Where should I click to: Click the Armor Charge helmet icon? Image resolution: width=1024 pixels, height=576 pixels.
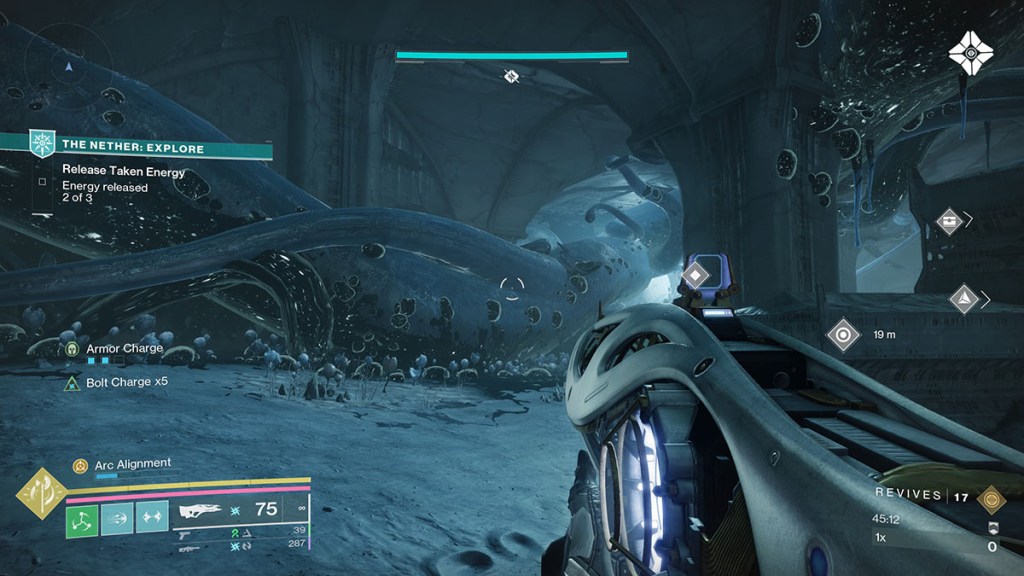72,349
